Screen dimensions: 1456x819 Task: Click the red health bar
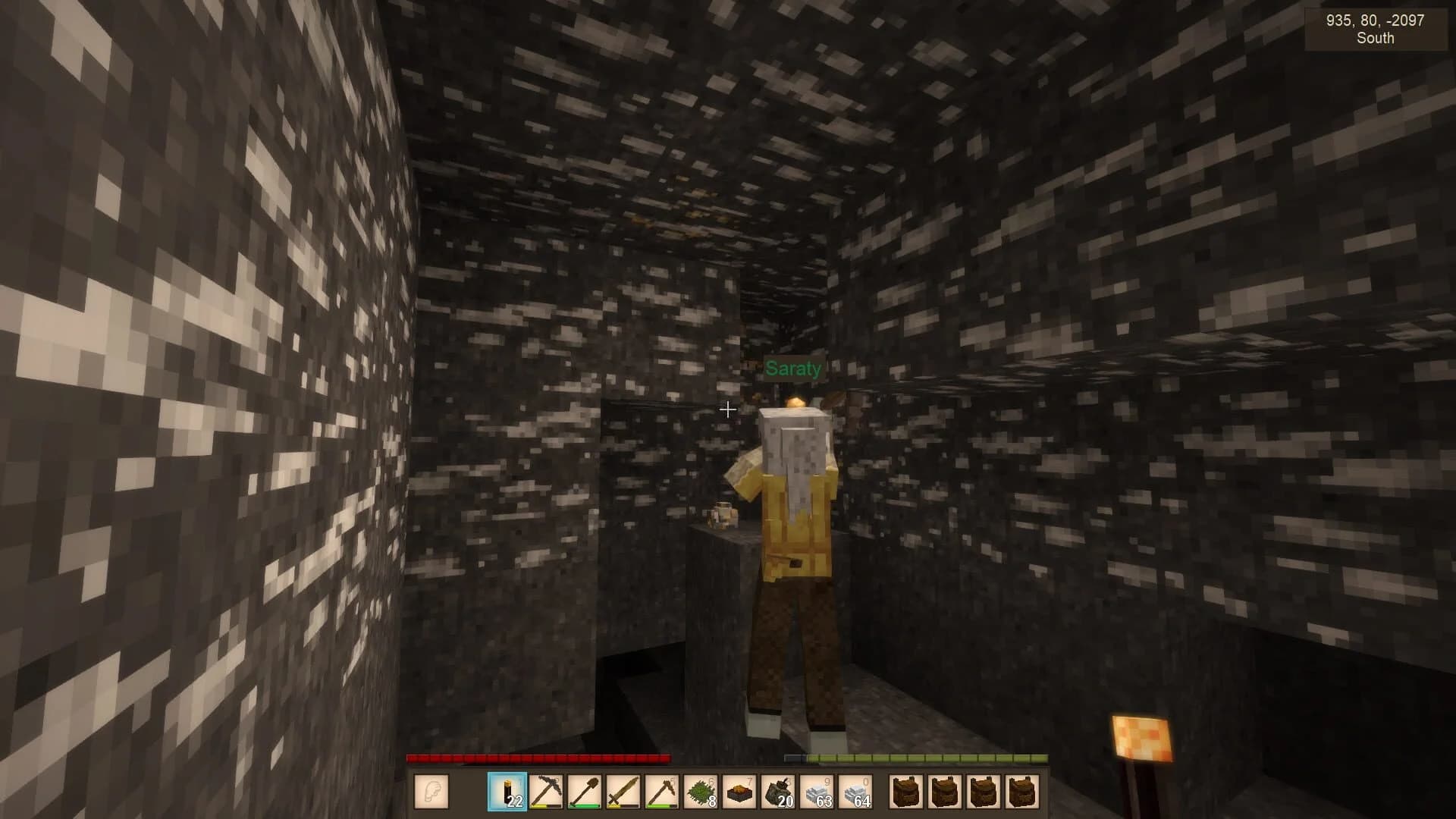point(538,757)
